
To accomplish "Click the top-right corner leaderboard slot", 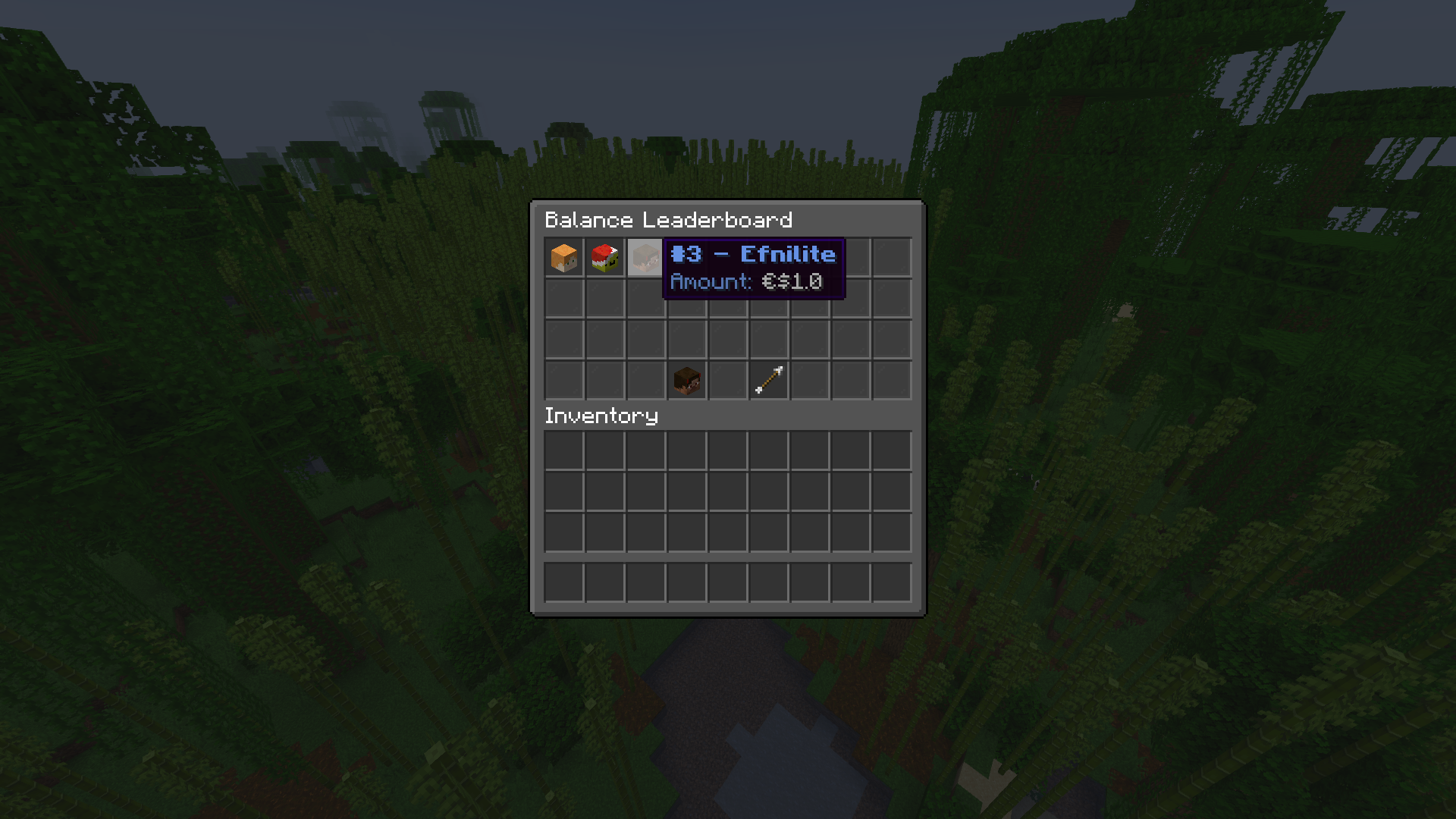I will coord(892,257).
